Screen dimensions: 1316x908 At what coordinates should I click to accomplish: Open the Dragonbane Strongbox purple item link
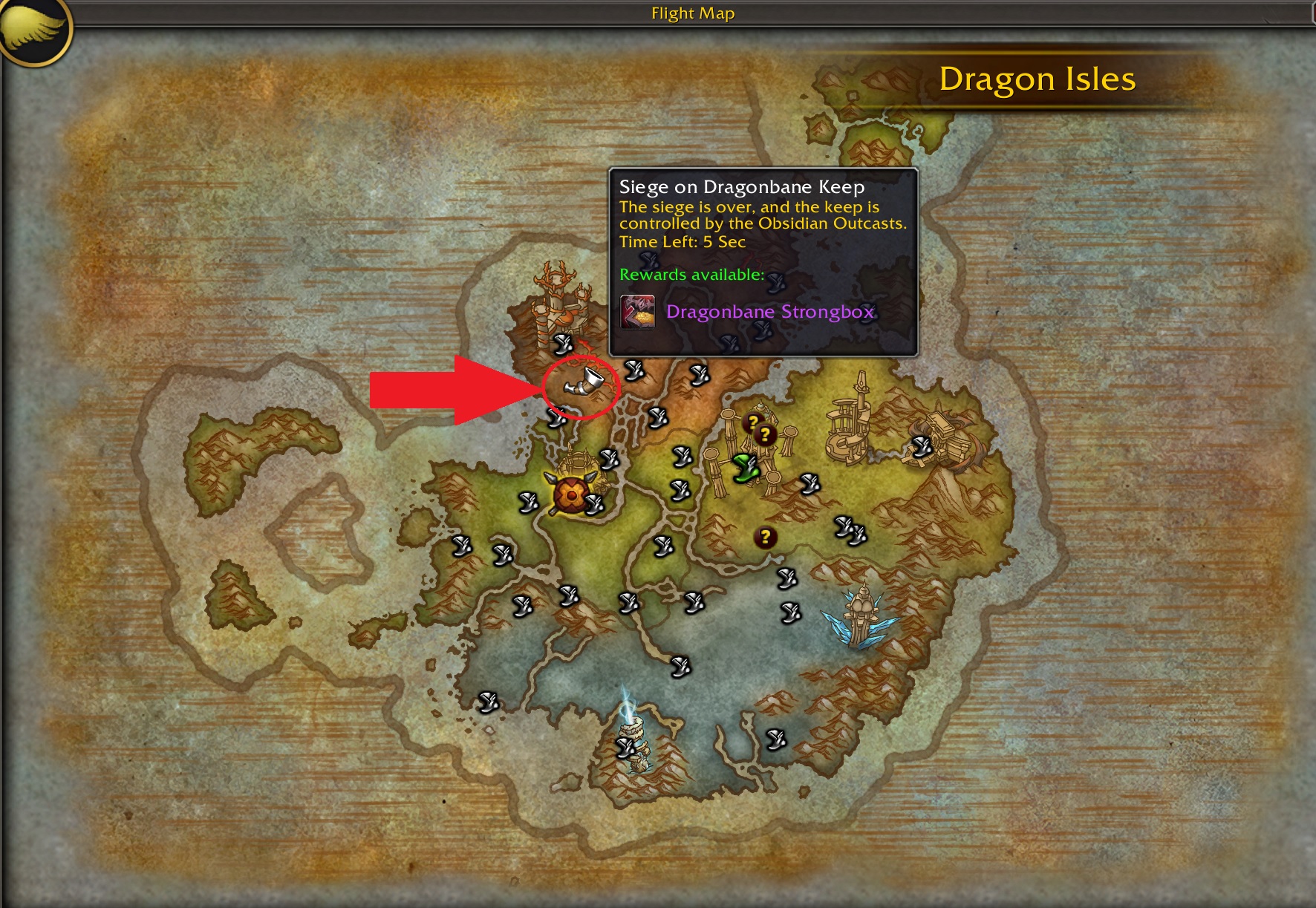[x=771, y=313]
